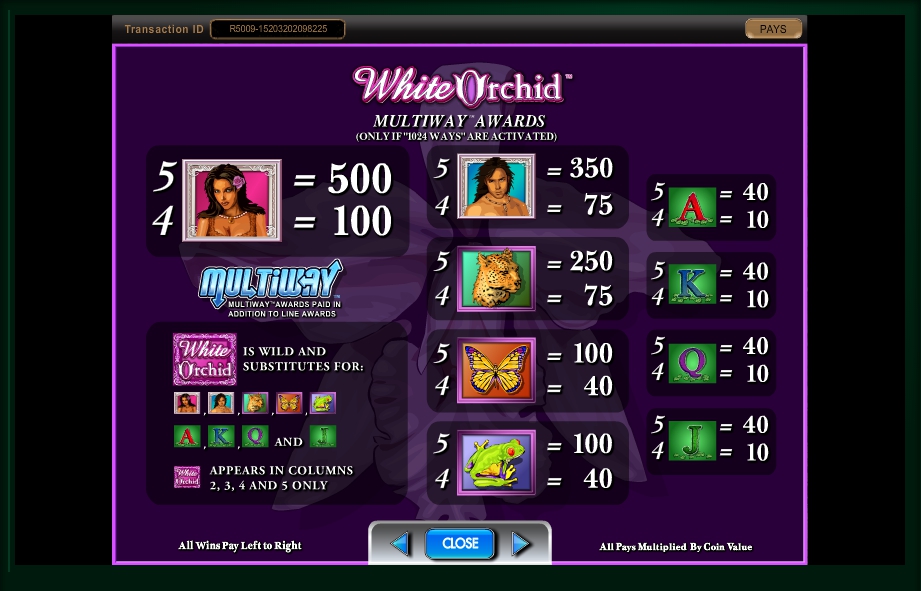Select the Transaction ID field
This screenshot has width=921, height=591.
277,29
